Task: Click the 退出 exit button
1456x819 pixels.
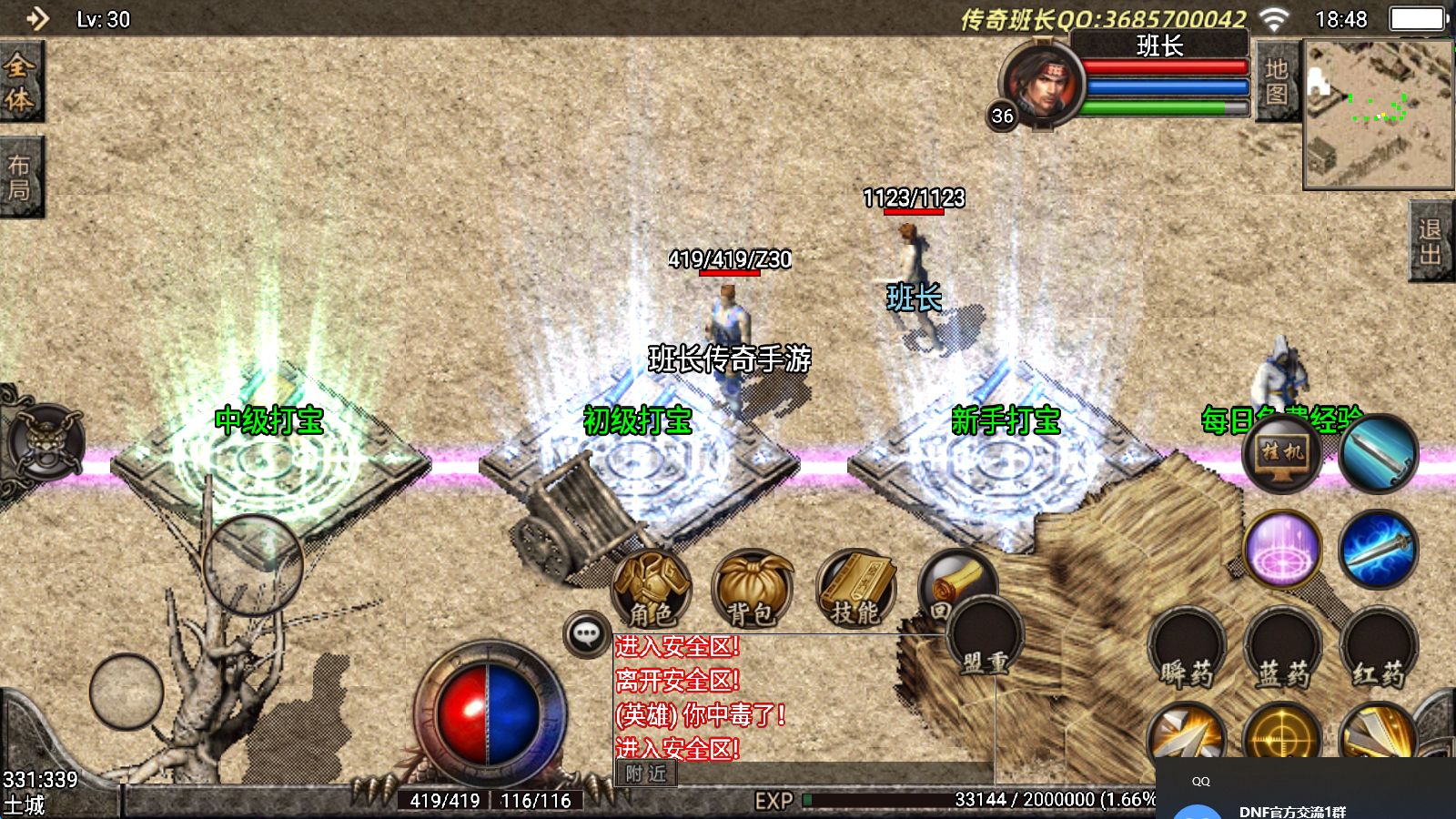Action: point(1431,241)
